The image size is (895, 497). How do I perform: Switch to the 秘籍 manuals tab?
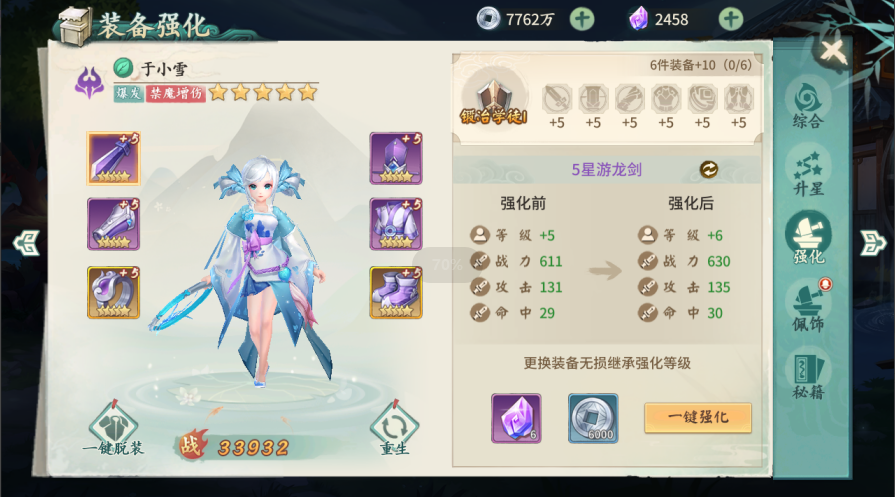[x=808, y=375]
